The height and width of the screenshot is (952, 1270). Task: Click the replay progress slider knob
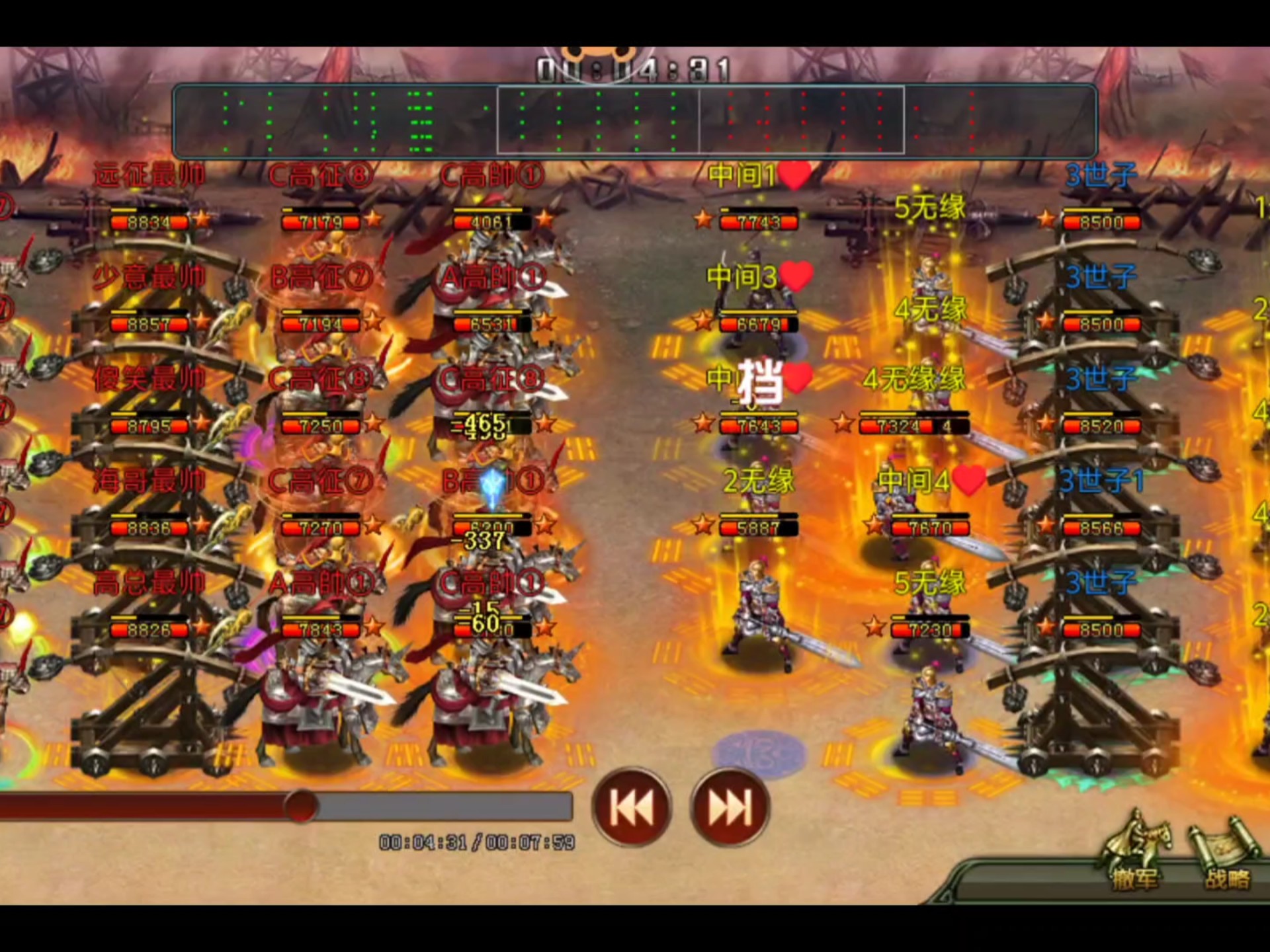tap(301, 806)
